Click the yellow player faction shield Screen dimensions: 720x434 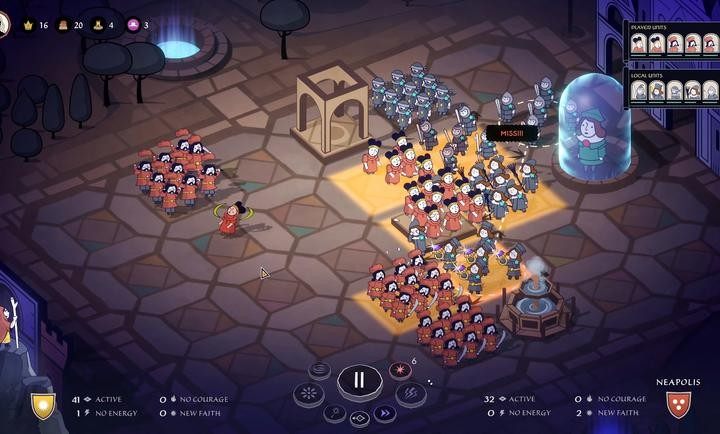click(x=43, y=405)
